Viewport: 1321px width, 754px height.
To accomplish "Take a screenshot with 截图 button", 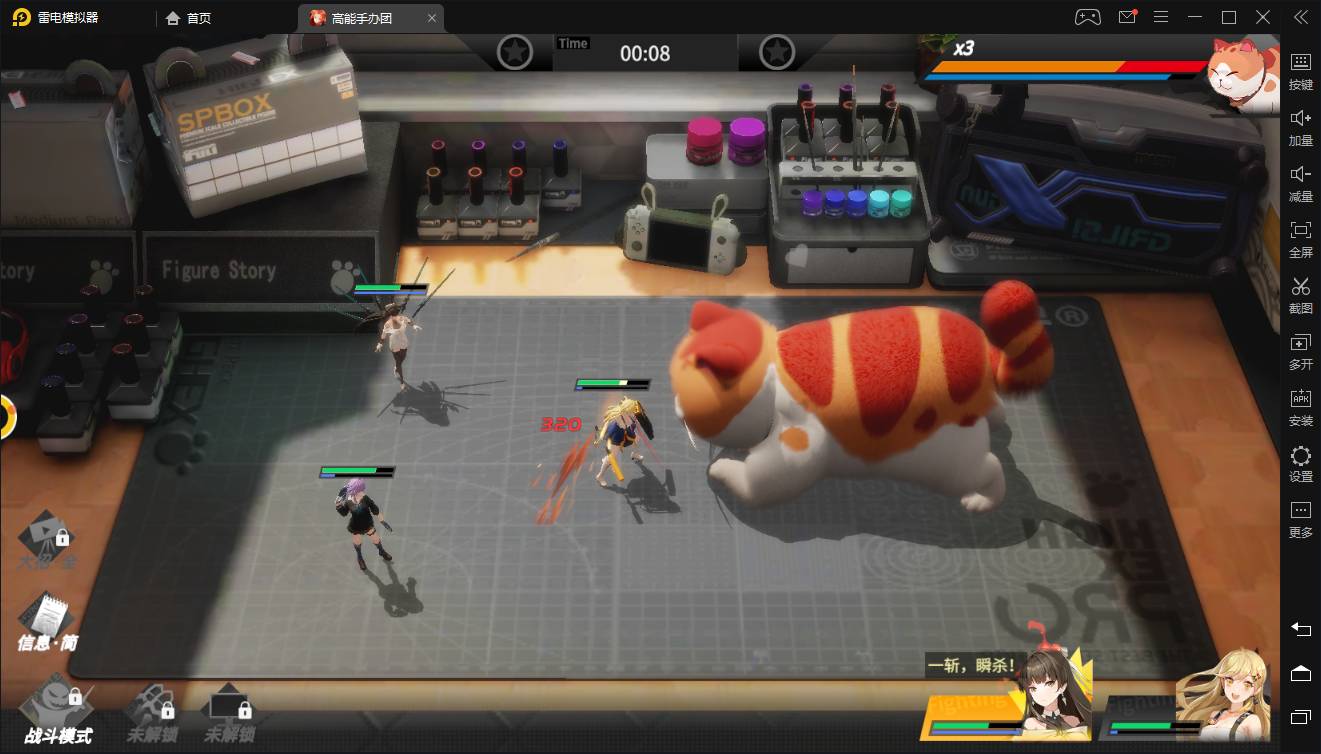I will click(x=1300, y=295).
